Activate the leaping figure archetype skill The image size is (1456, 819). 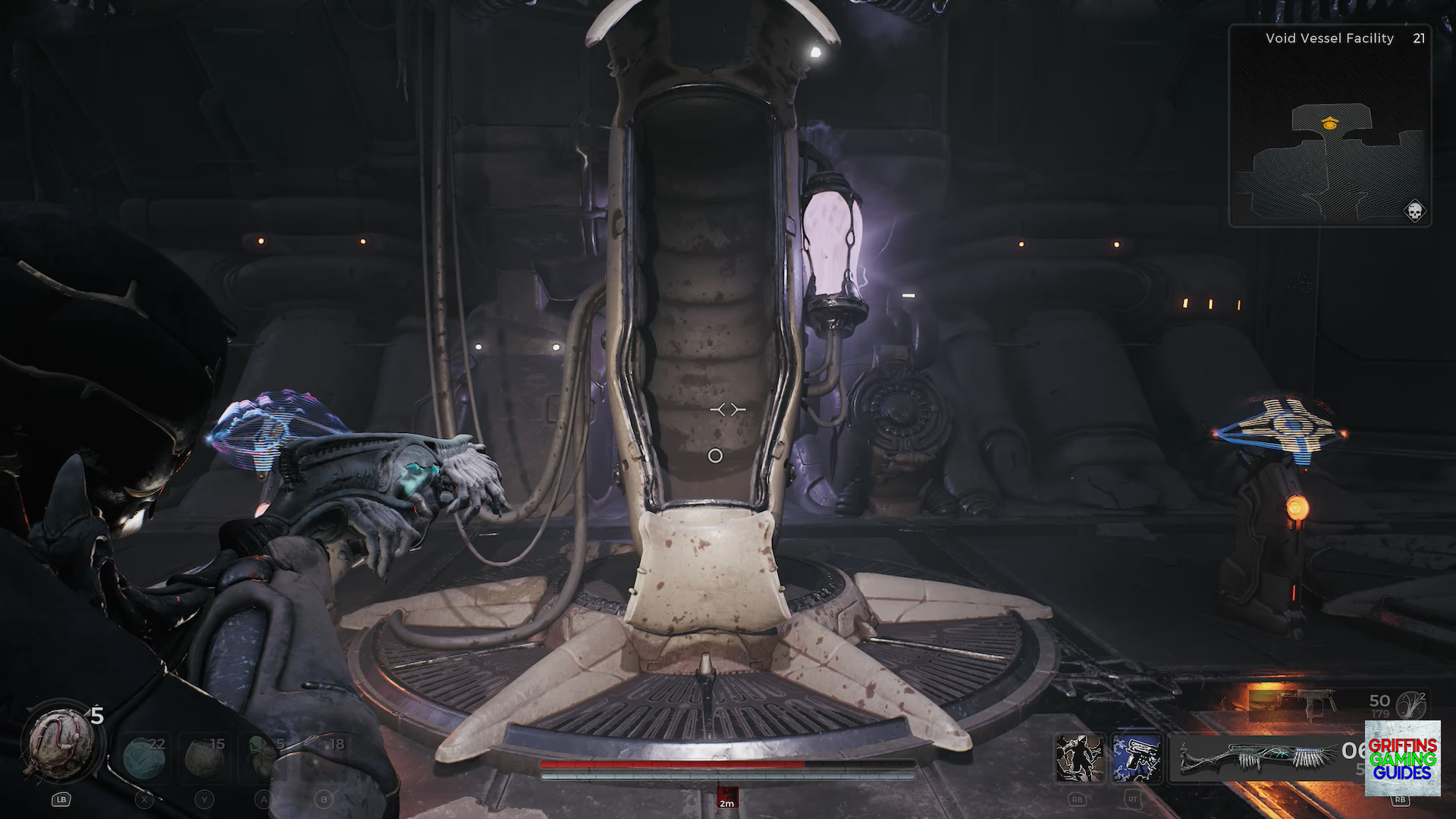1079,758
